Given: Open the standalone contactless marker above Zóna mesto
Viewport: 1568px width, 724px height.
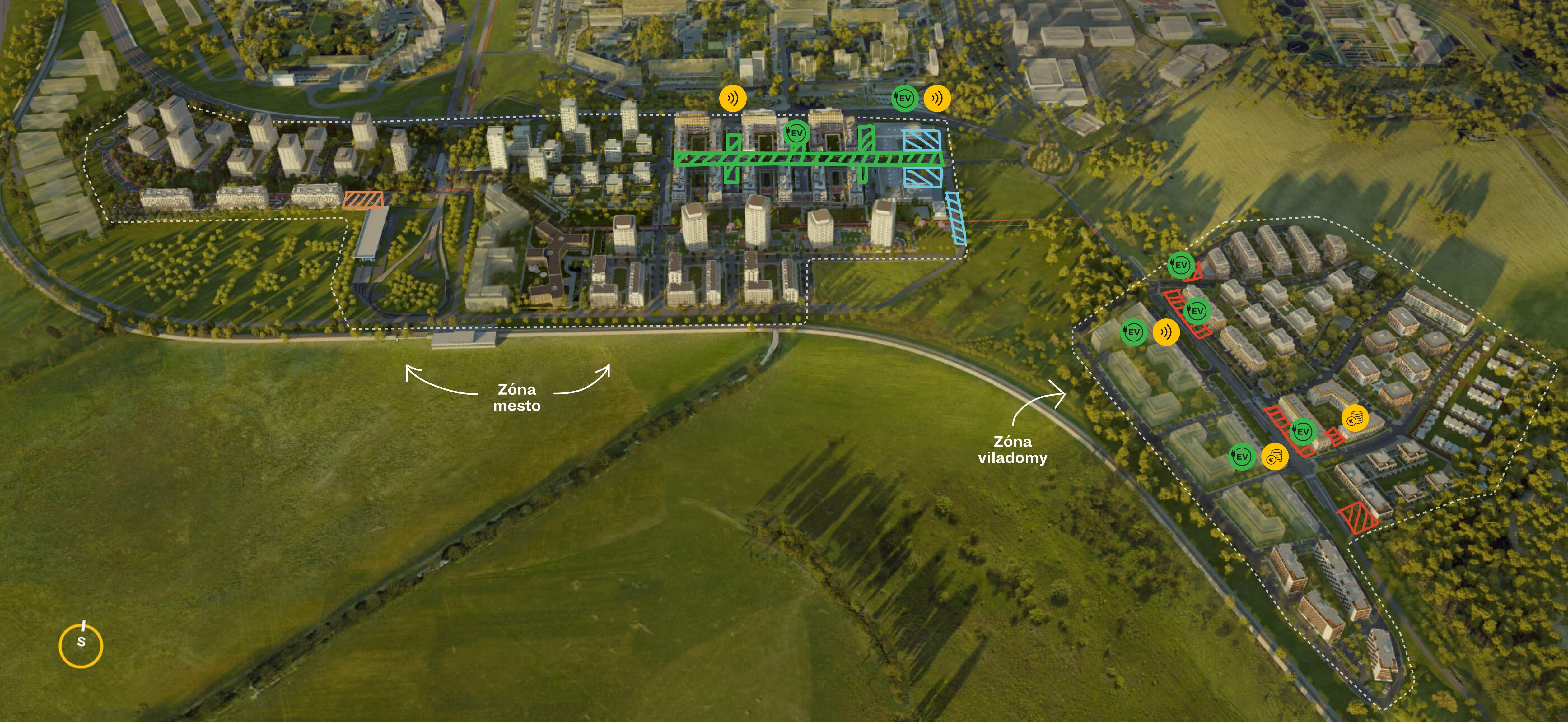Looking at the screenshot, I should pos(732,98).
